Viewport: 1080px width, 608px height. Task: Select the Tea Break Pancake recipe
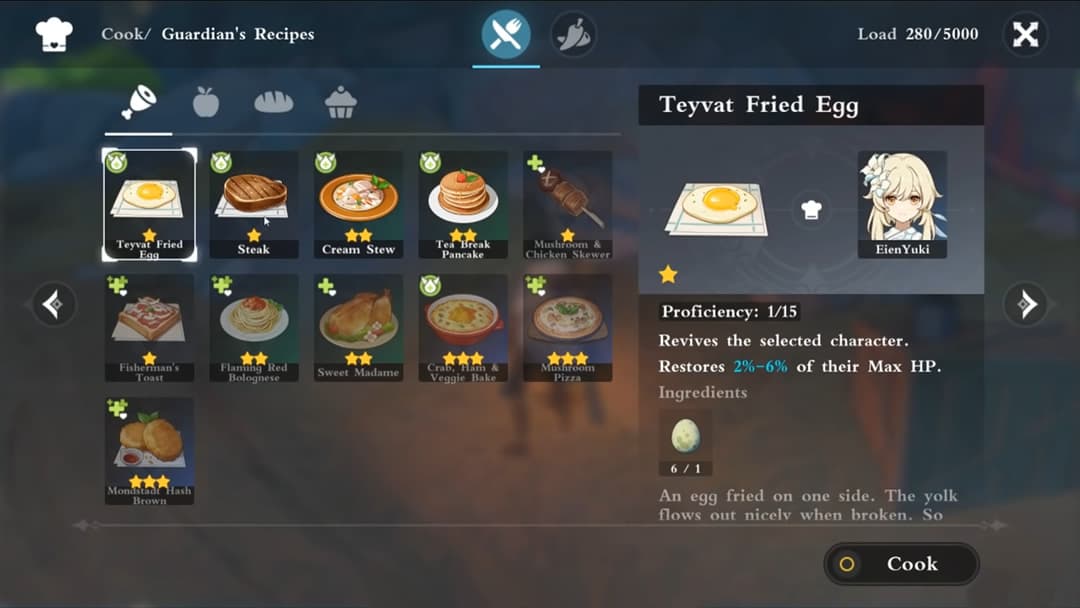click(463, 205)
